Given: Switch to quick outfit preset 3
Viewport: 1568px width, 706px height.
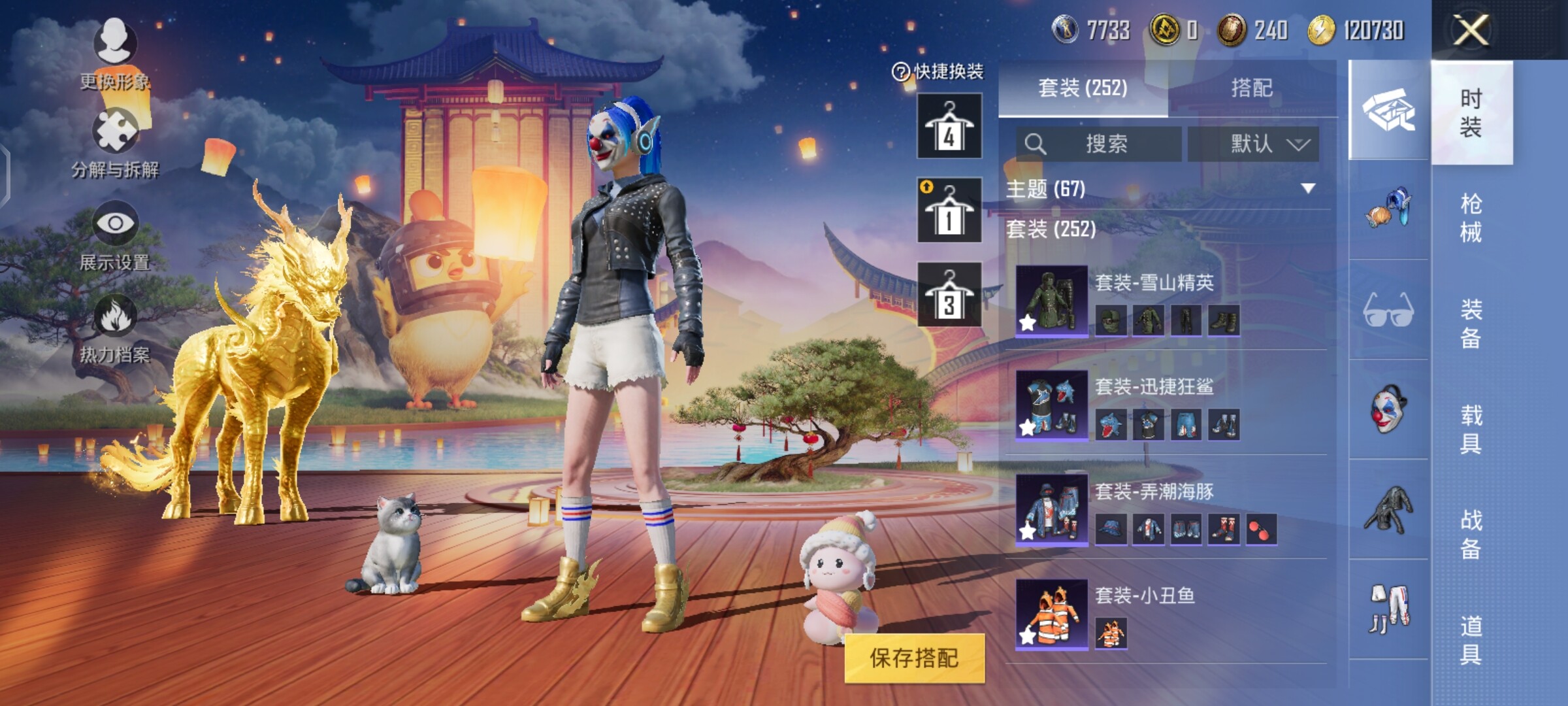Looking at the screenshot, I should (949, 295).
